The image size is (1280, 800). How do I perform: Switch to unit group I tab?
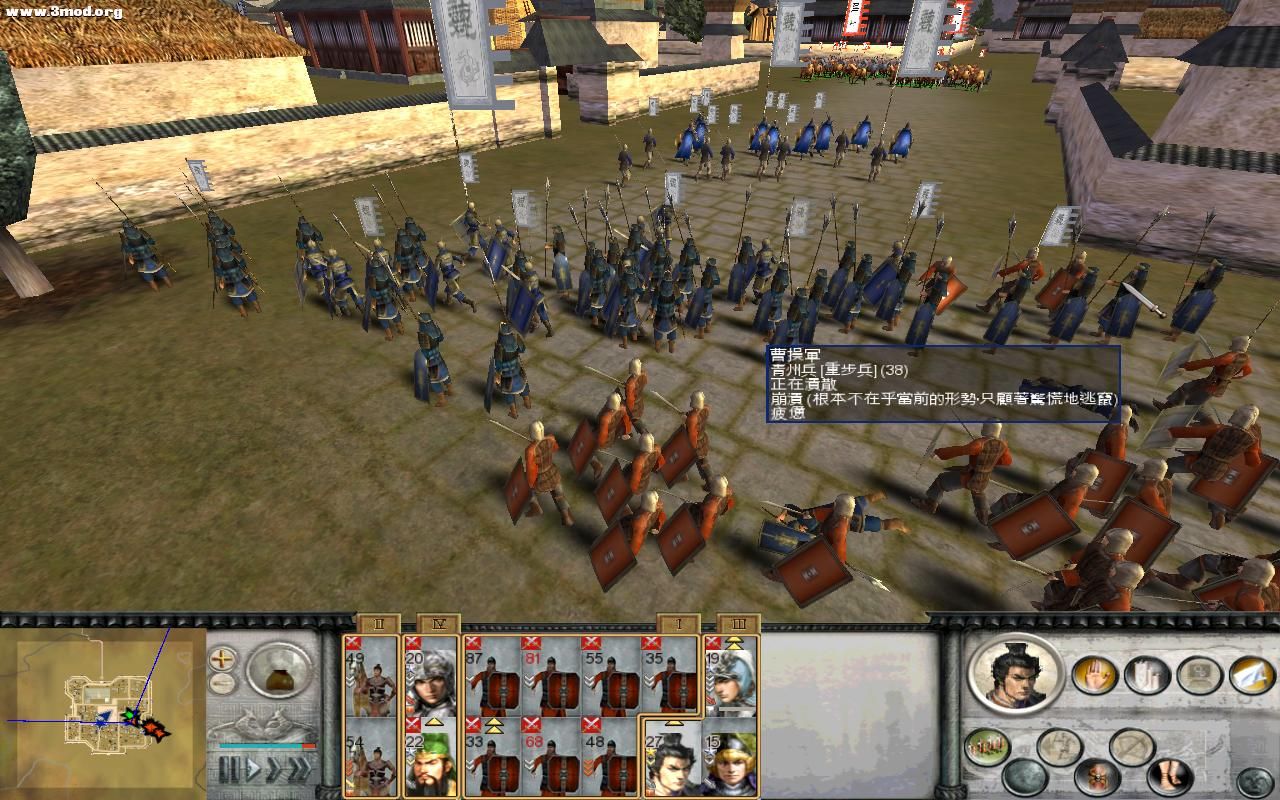[678, 622]
